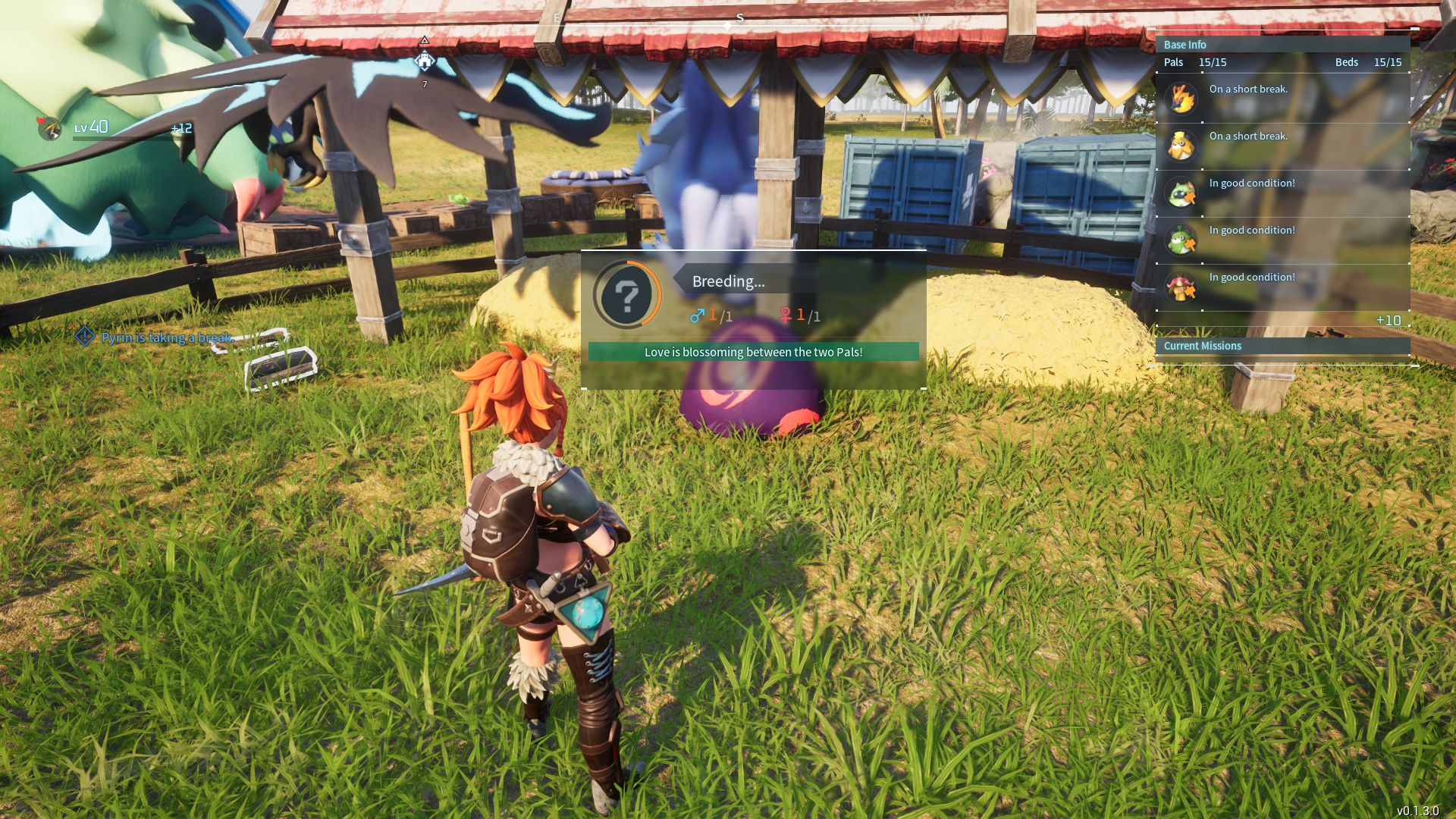Select the yellow crowned pal portrait
The width and height of the screenshot is (1456, 819).
[1181, 146]
